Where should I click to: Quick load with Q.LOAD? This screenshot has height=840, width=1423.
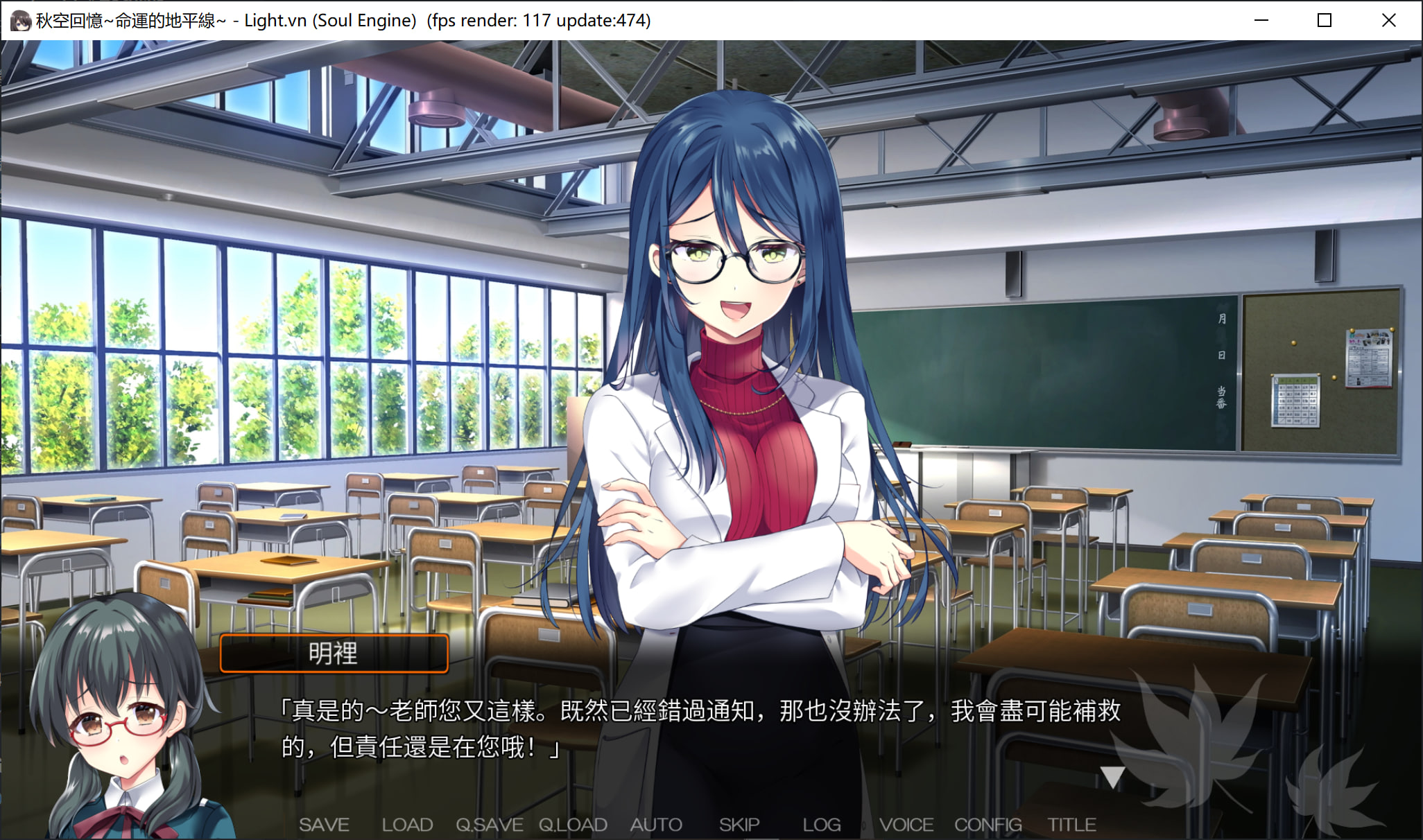point(573,825)
